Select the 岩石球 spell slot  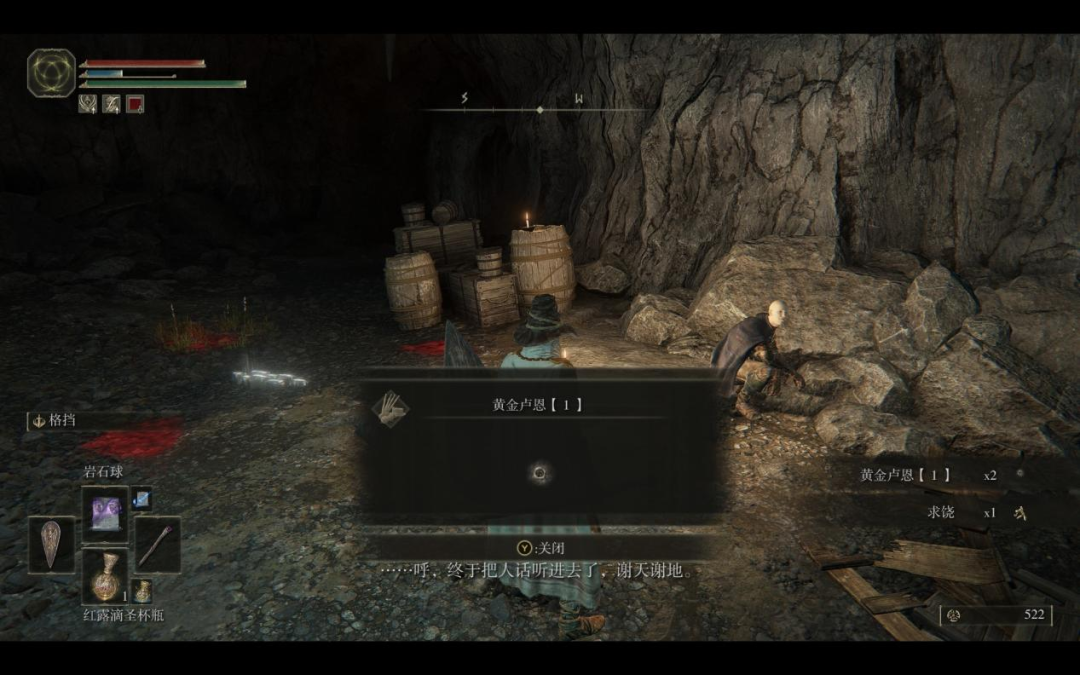[x=105, y=514]
